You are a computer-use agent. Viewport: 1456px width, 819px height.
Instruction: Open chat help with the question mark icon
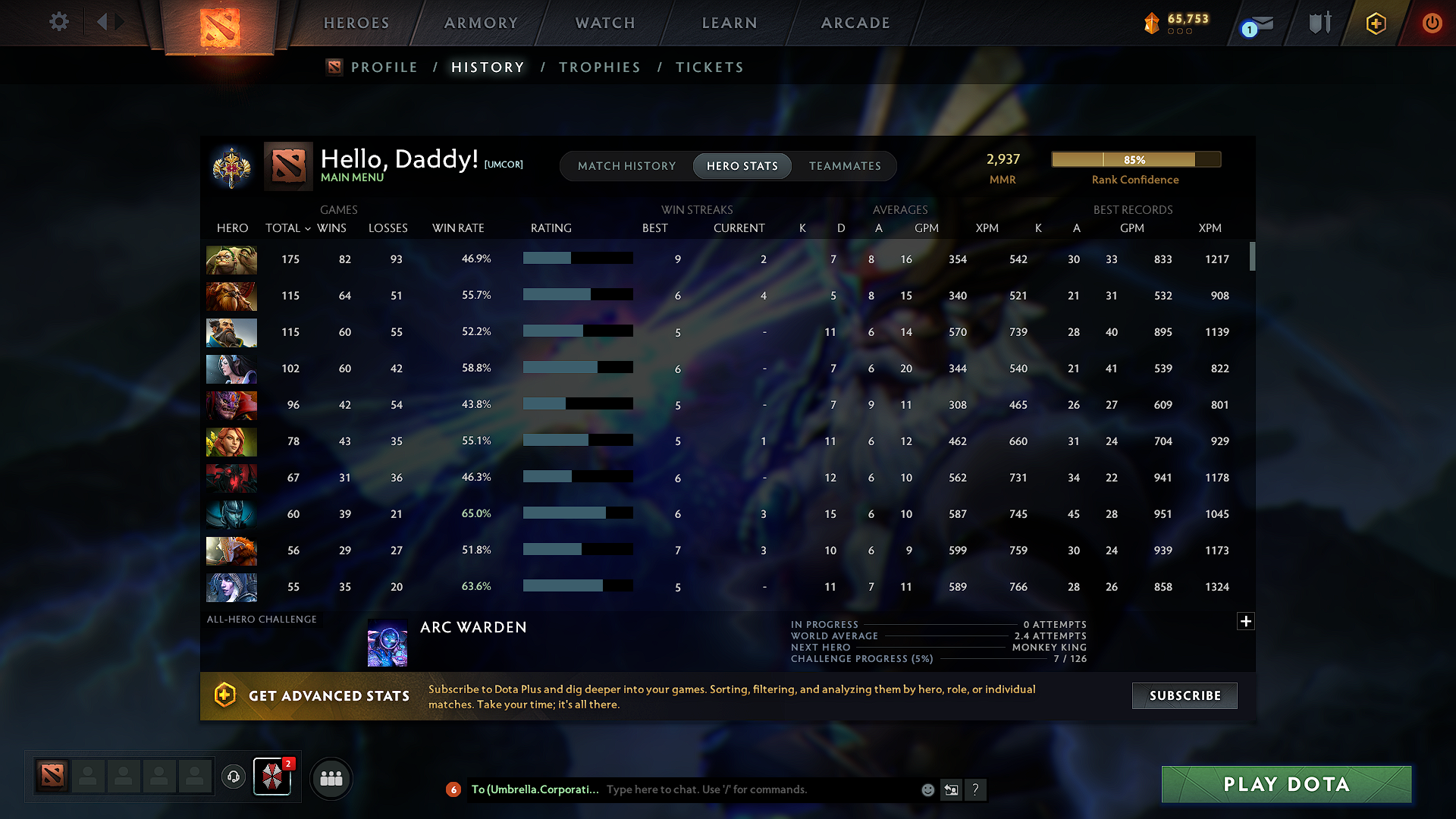click(x=976, y=789)
